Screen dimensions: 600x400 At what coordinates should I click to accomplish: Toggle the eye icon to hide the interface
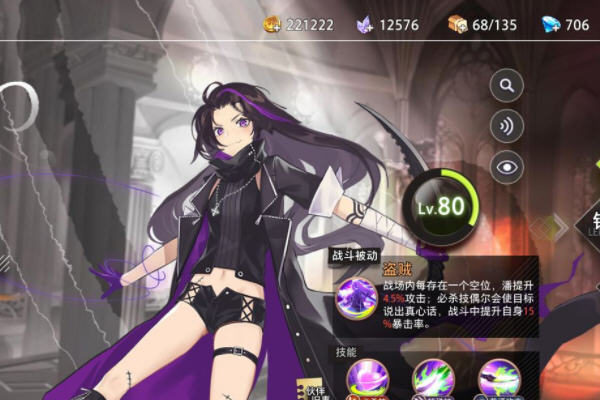point(507,166)
